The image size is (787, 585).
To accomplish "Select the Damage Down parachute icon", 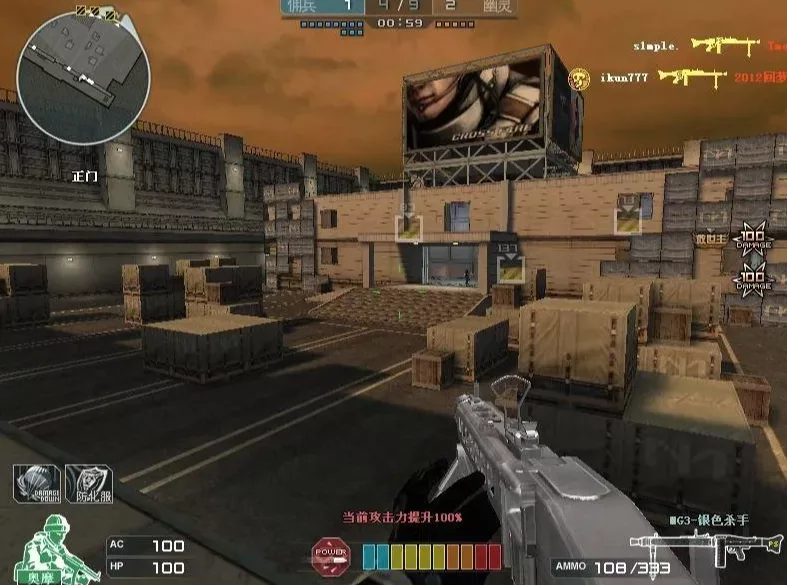I will pos(36,484).
